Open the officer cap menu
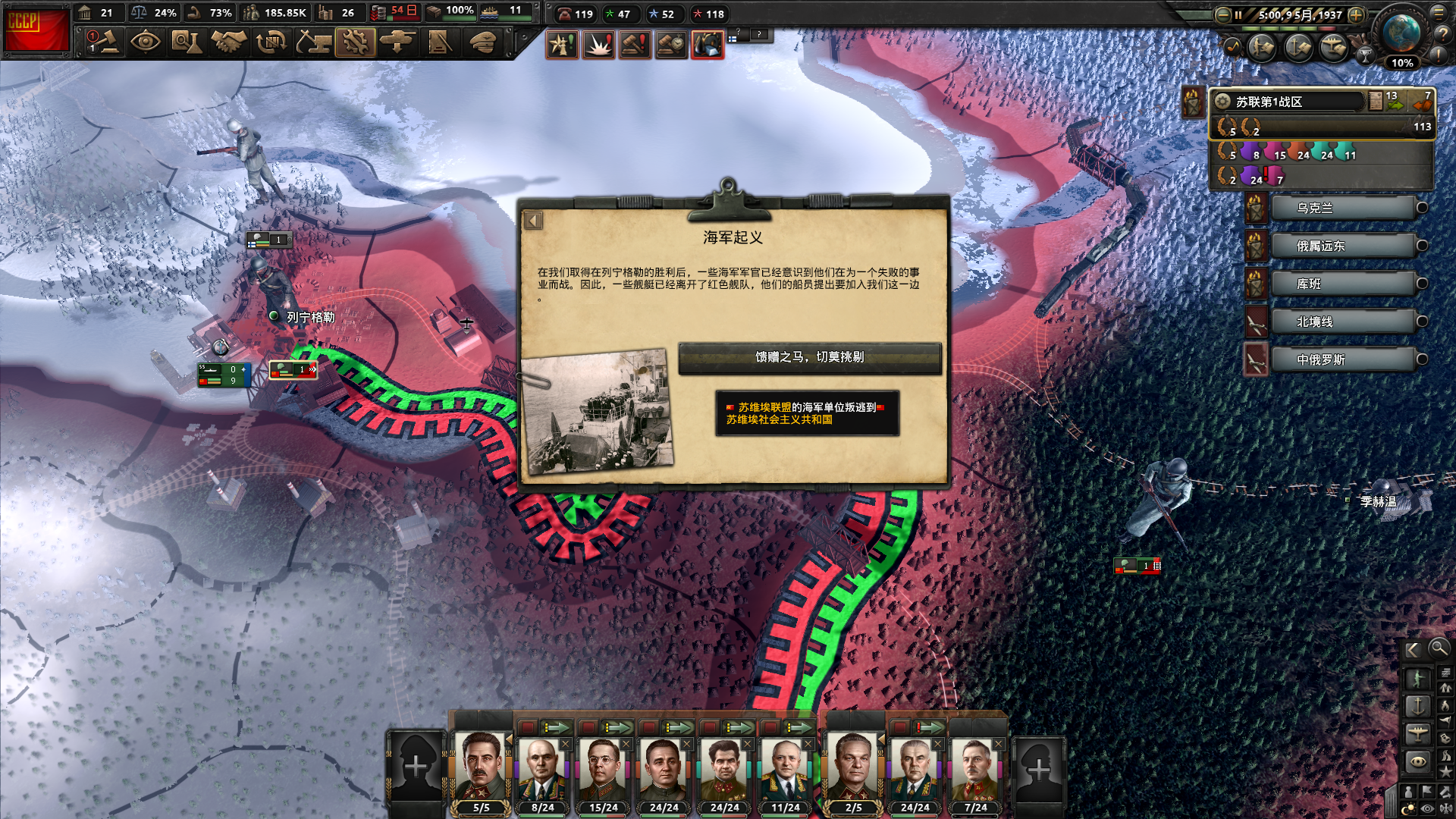 pos(482,42)
